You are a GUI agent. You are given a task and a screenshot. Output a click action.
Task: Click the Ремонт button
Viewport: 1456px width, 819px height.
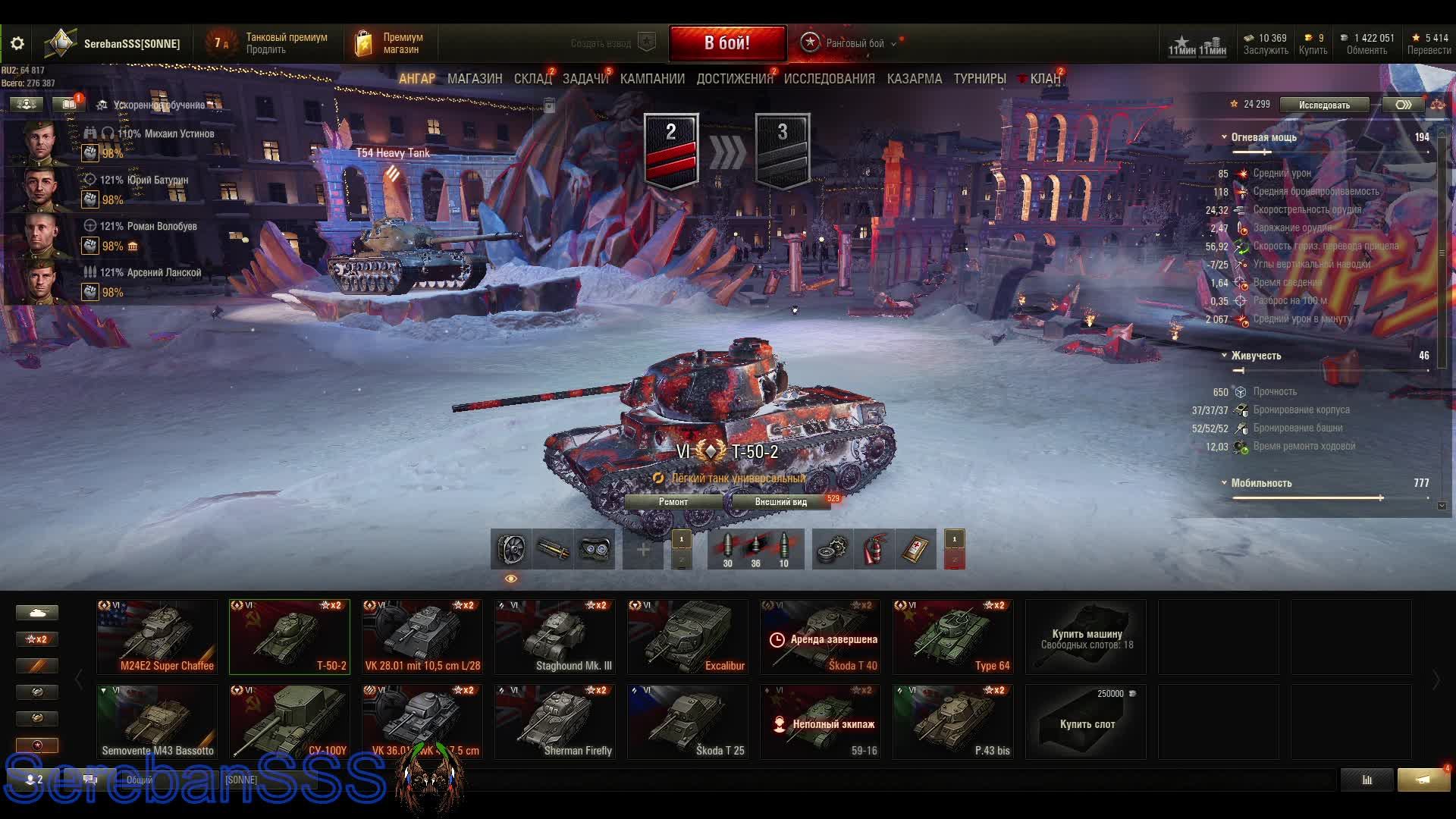coord(673,502)
